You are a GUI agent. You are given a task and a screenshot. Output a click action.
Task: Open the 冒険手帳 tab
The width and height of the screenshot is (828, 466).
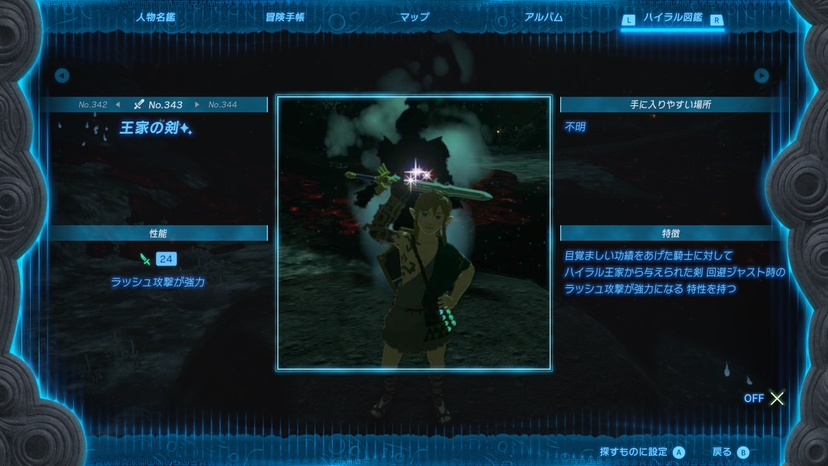pos(285,17)
